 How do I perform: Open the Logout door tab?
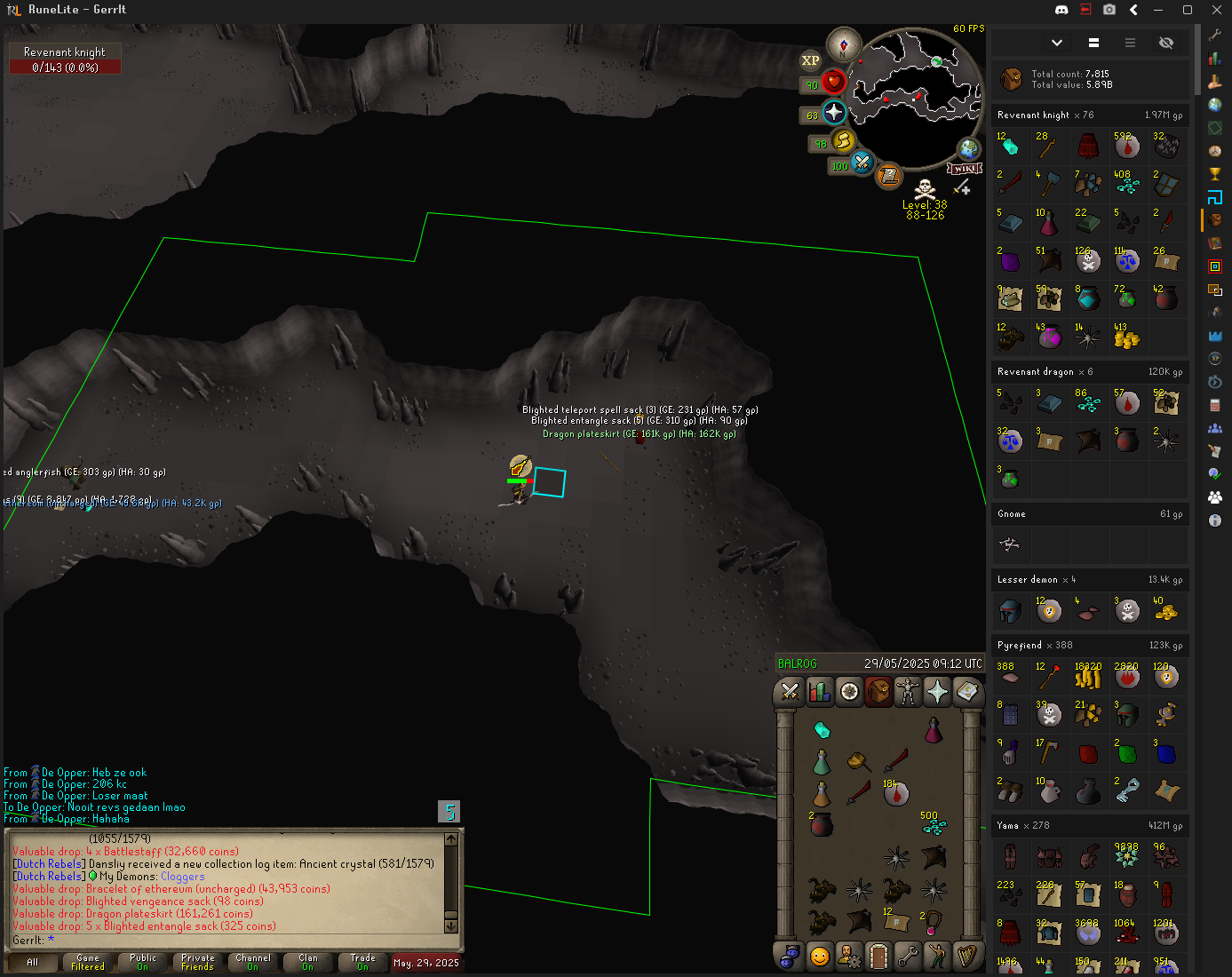click(878, 956)
